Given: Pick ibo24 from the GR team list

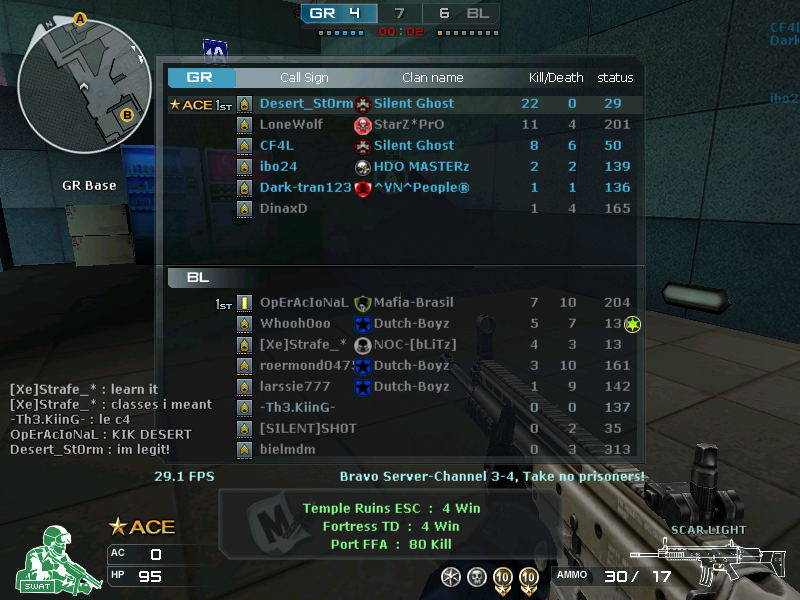Looking at the screenshot, I should point(400,167).
